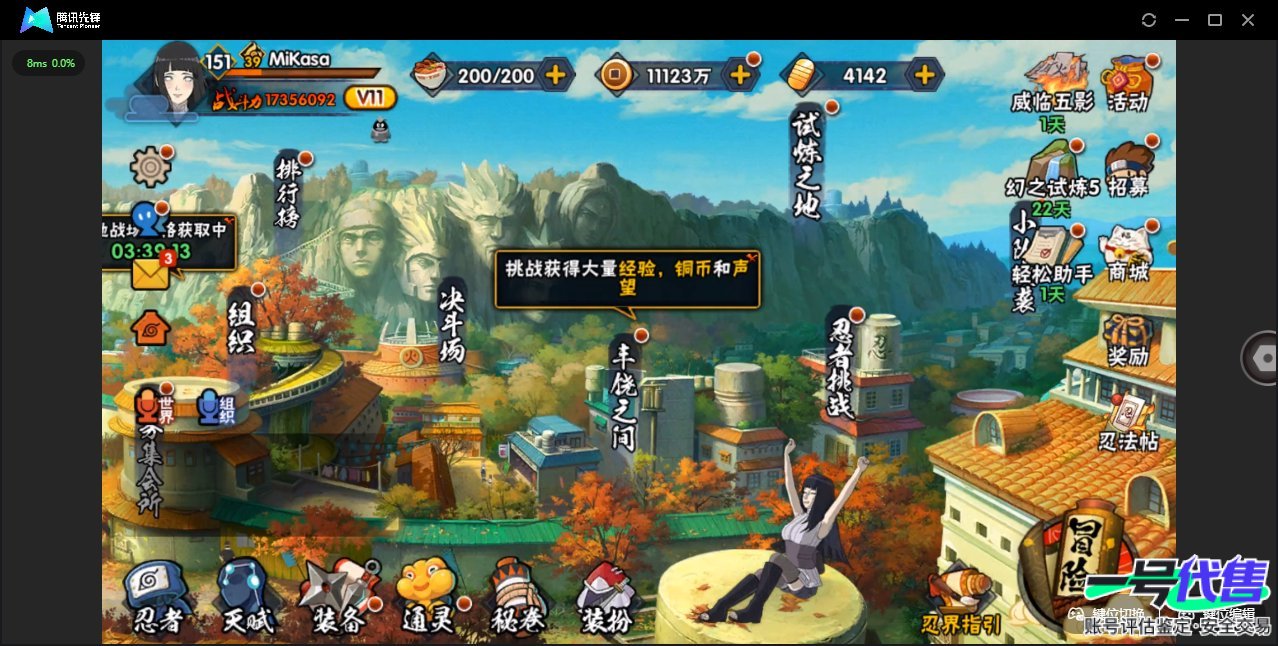Open the 商城 shop
Screen dimensions: 1278x646
pos(1128,253)
